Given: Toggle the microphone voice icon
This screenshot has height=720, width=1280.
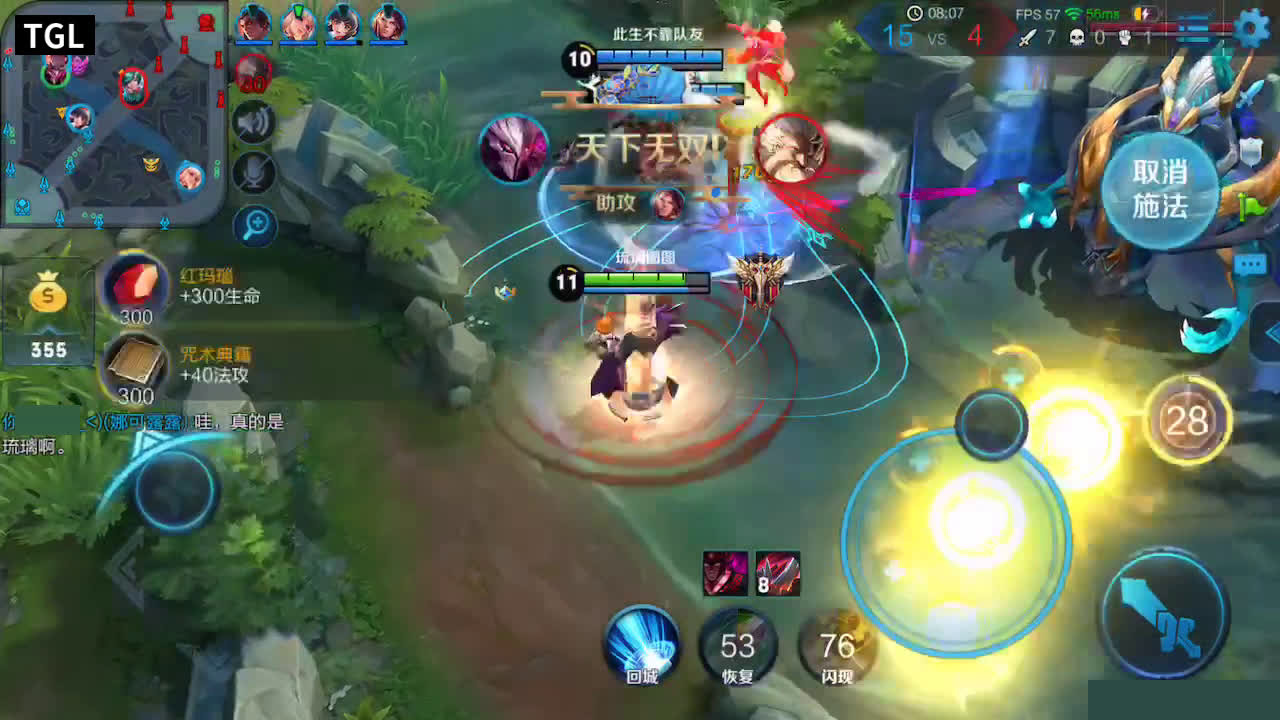Looking at the screenshot, I should coord(254,173).
